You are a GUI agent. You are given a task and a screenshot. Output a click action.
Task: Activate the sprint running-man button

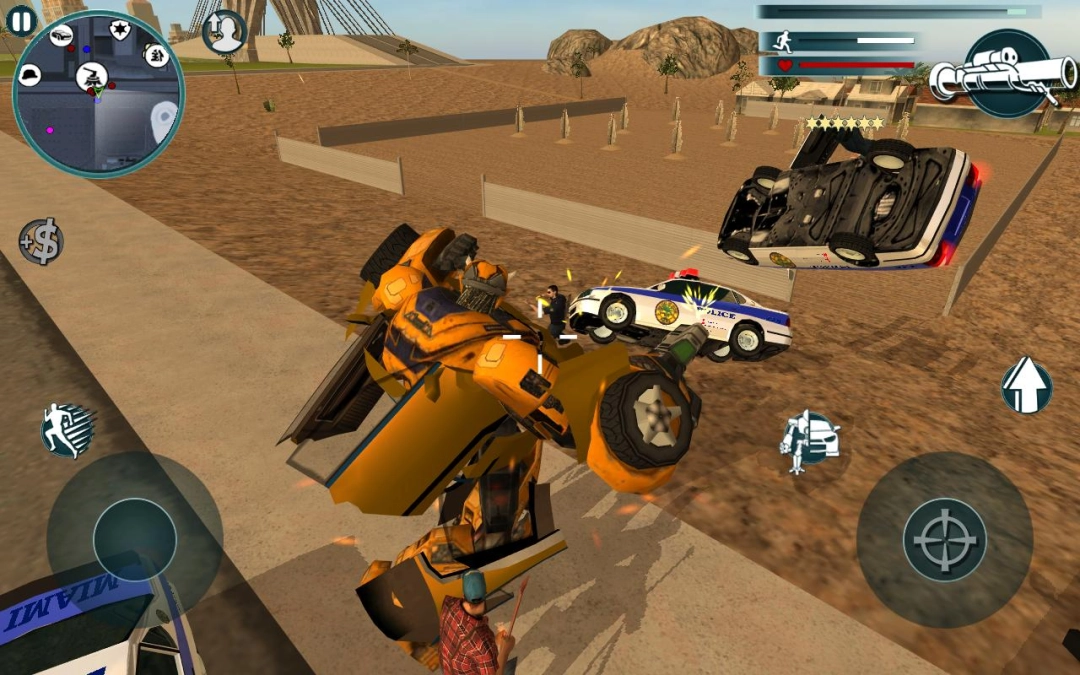coord(67,430)
